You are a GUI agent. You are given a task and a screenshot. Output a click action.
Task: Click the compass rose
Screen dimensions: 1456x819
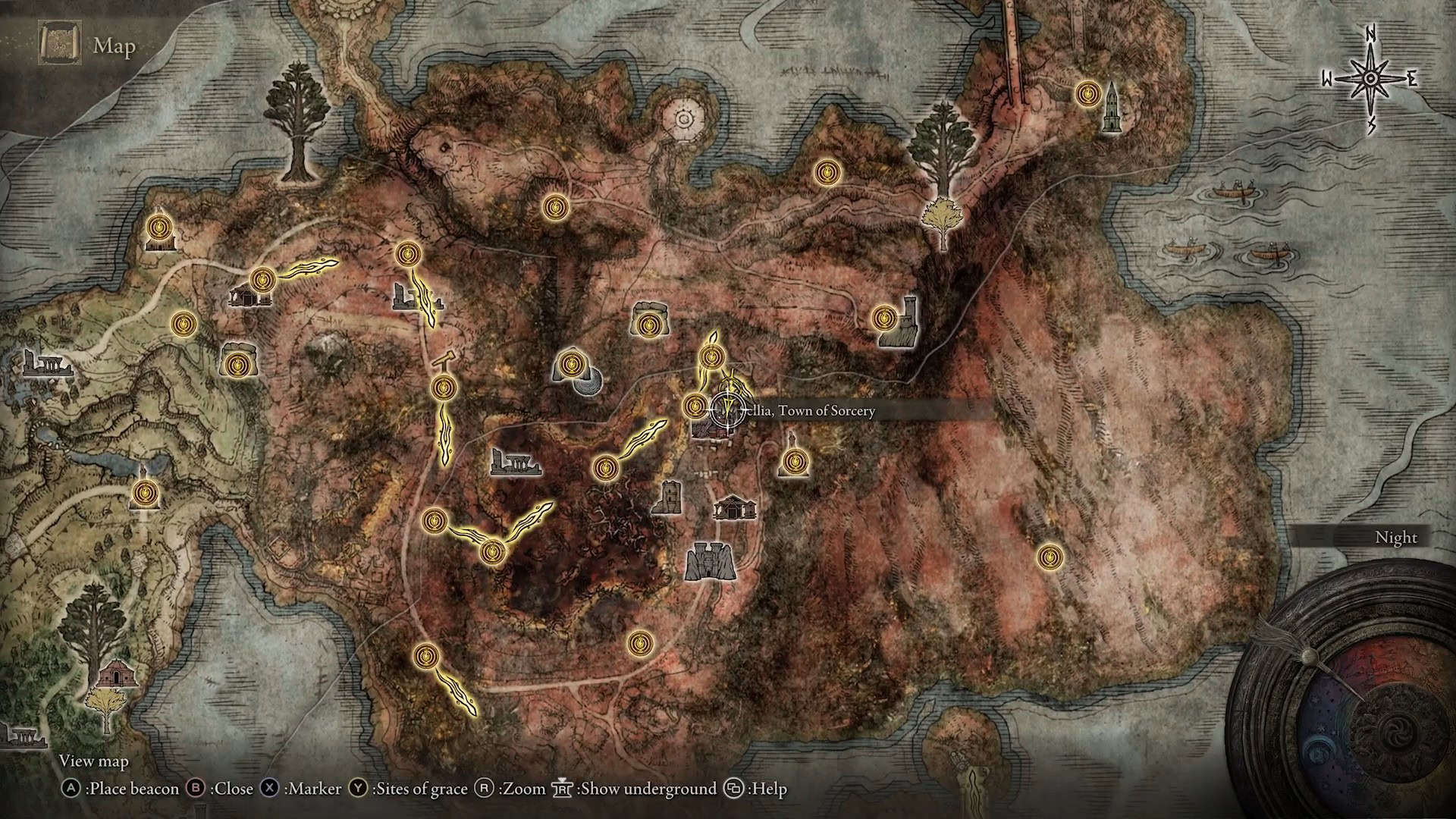point(1370,79)
